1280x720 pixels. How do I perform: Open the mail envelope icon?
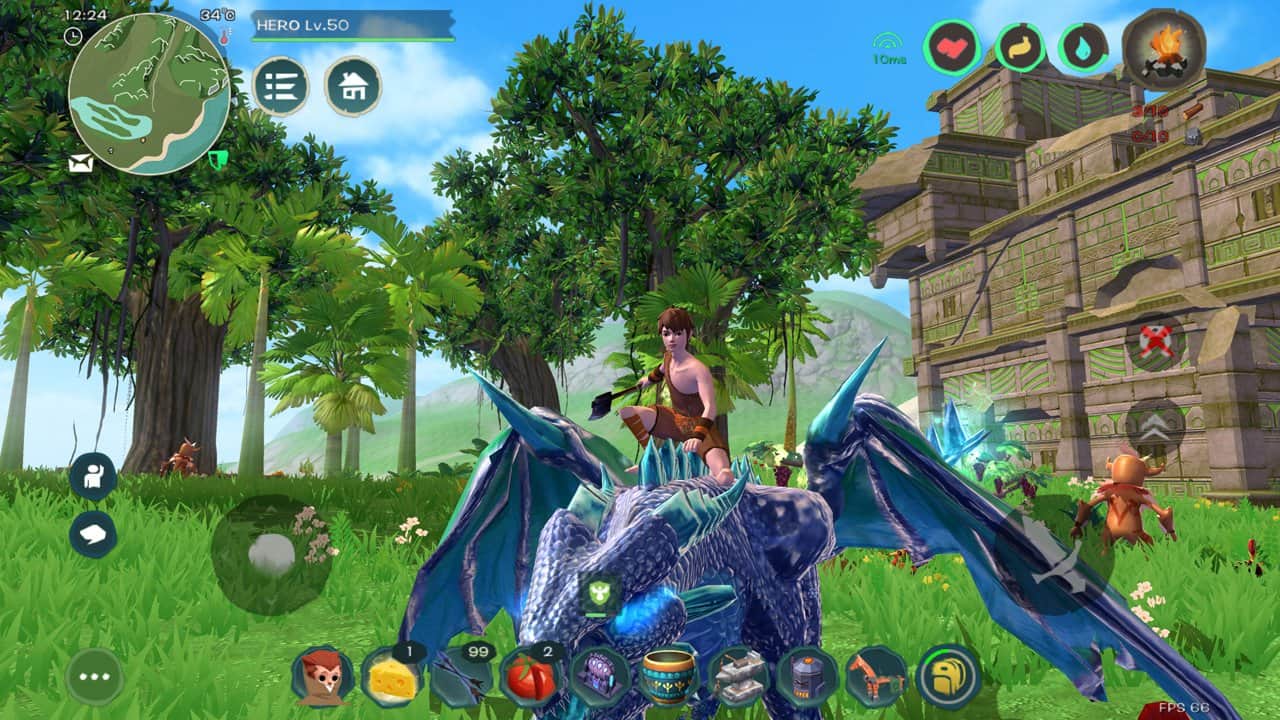tap(81, 165)
